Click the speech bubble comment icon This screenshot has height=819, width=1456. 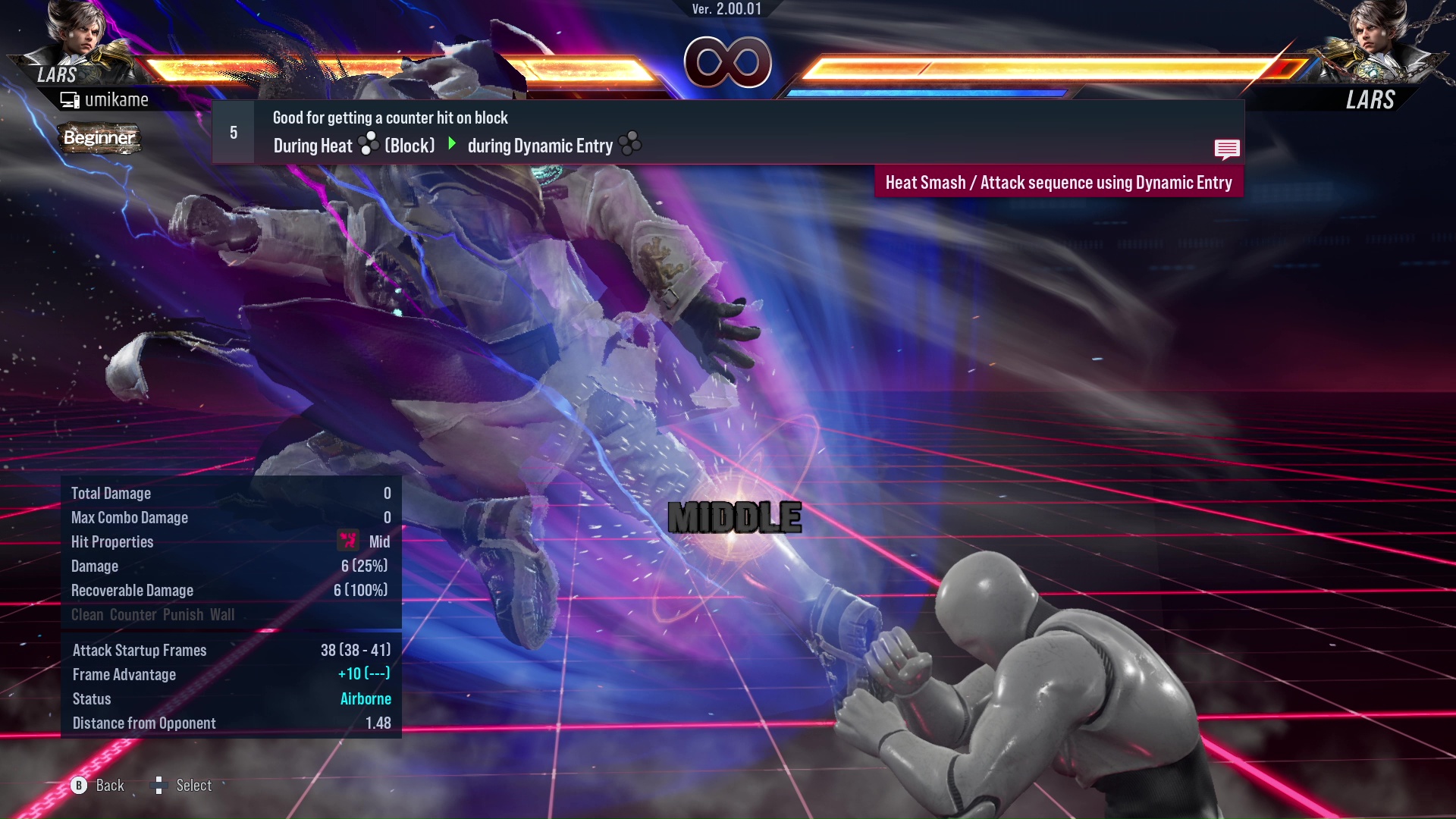point(1227,149)
